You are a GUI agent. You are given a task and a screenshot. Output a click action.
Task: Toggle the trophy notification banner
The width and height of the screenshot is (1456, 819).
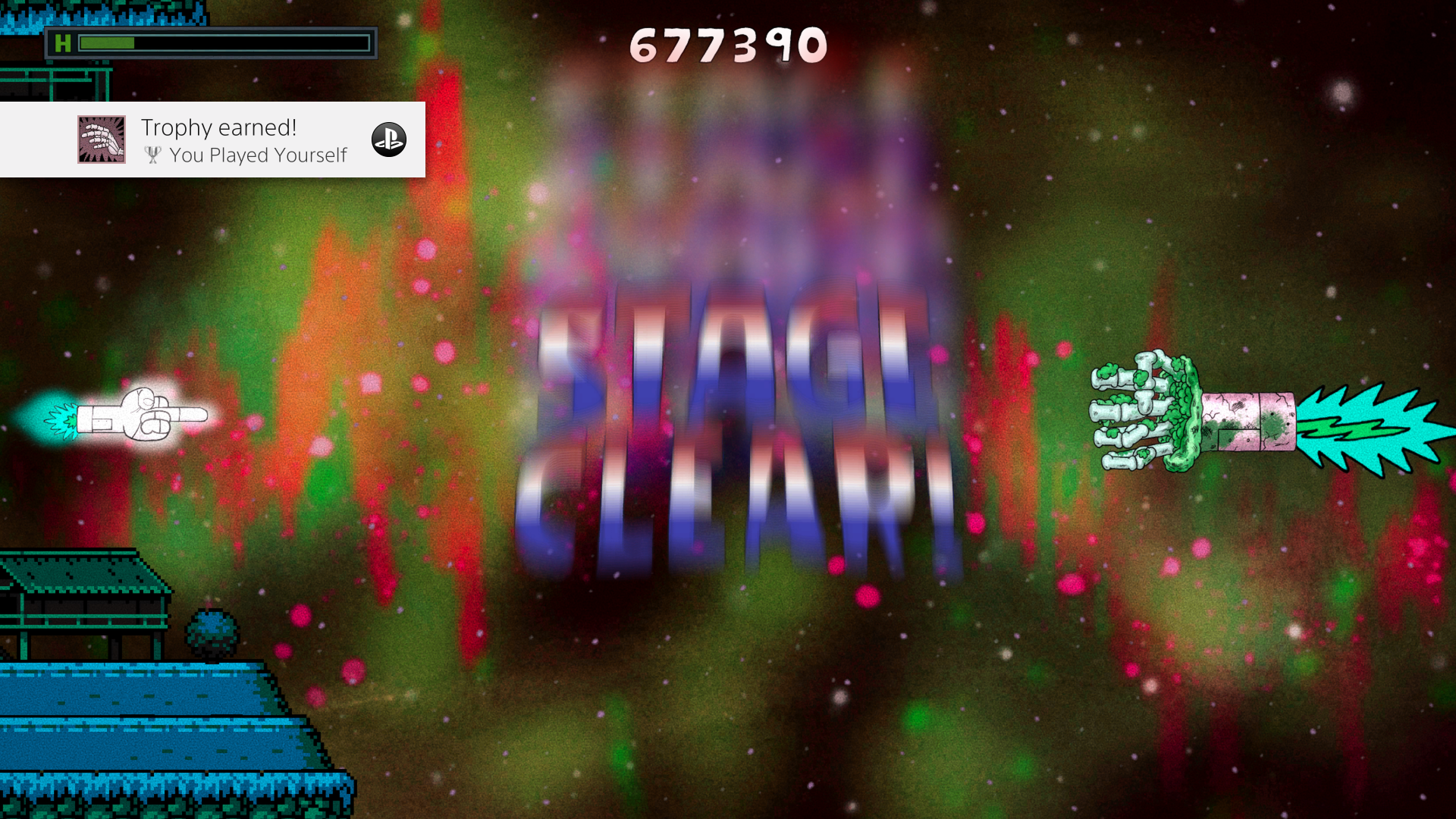[212, 140]
